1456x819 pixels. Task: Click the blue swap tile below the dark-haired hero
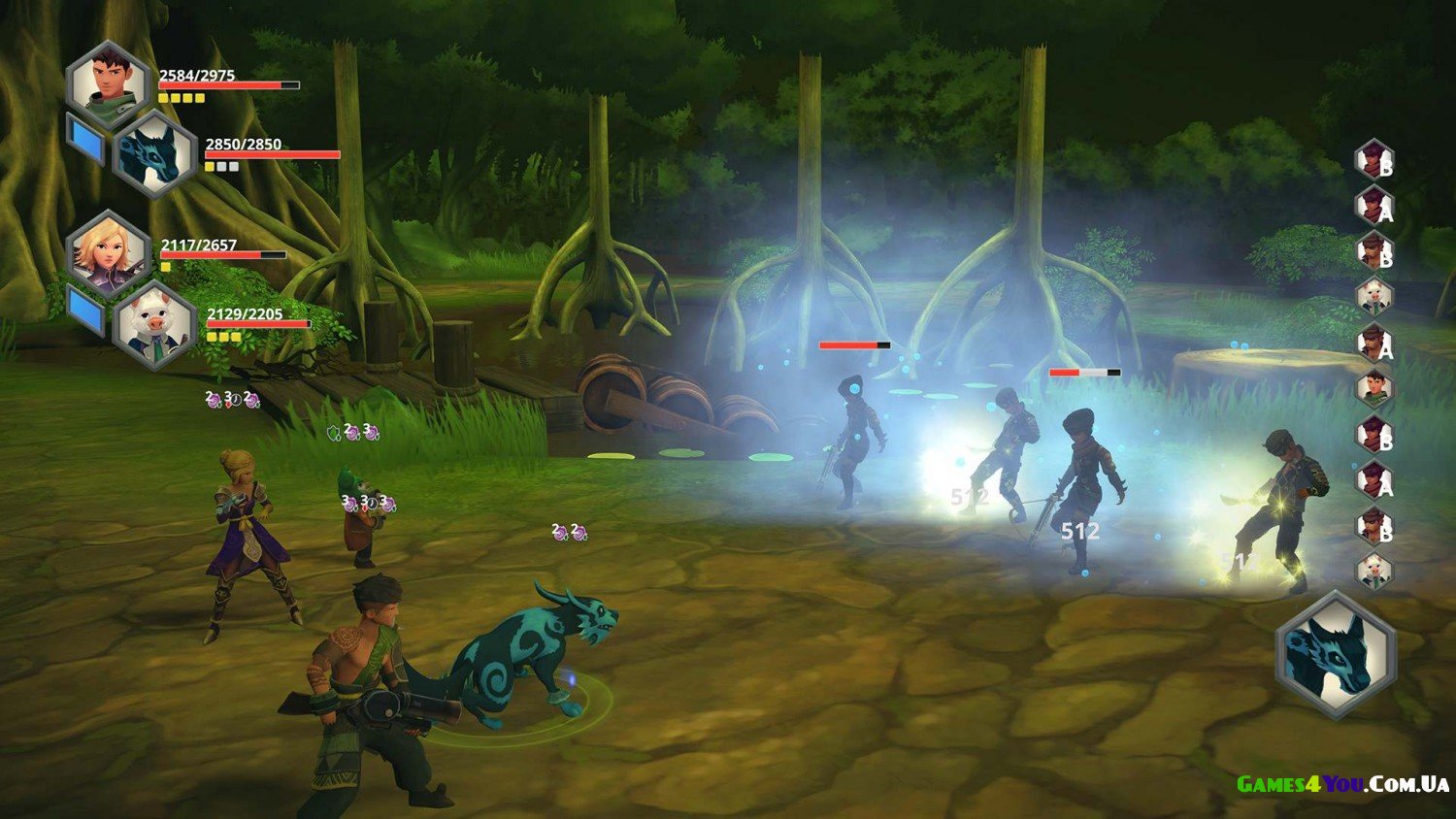click(85, 139)
